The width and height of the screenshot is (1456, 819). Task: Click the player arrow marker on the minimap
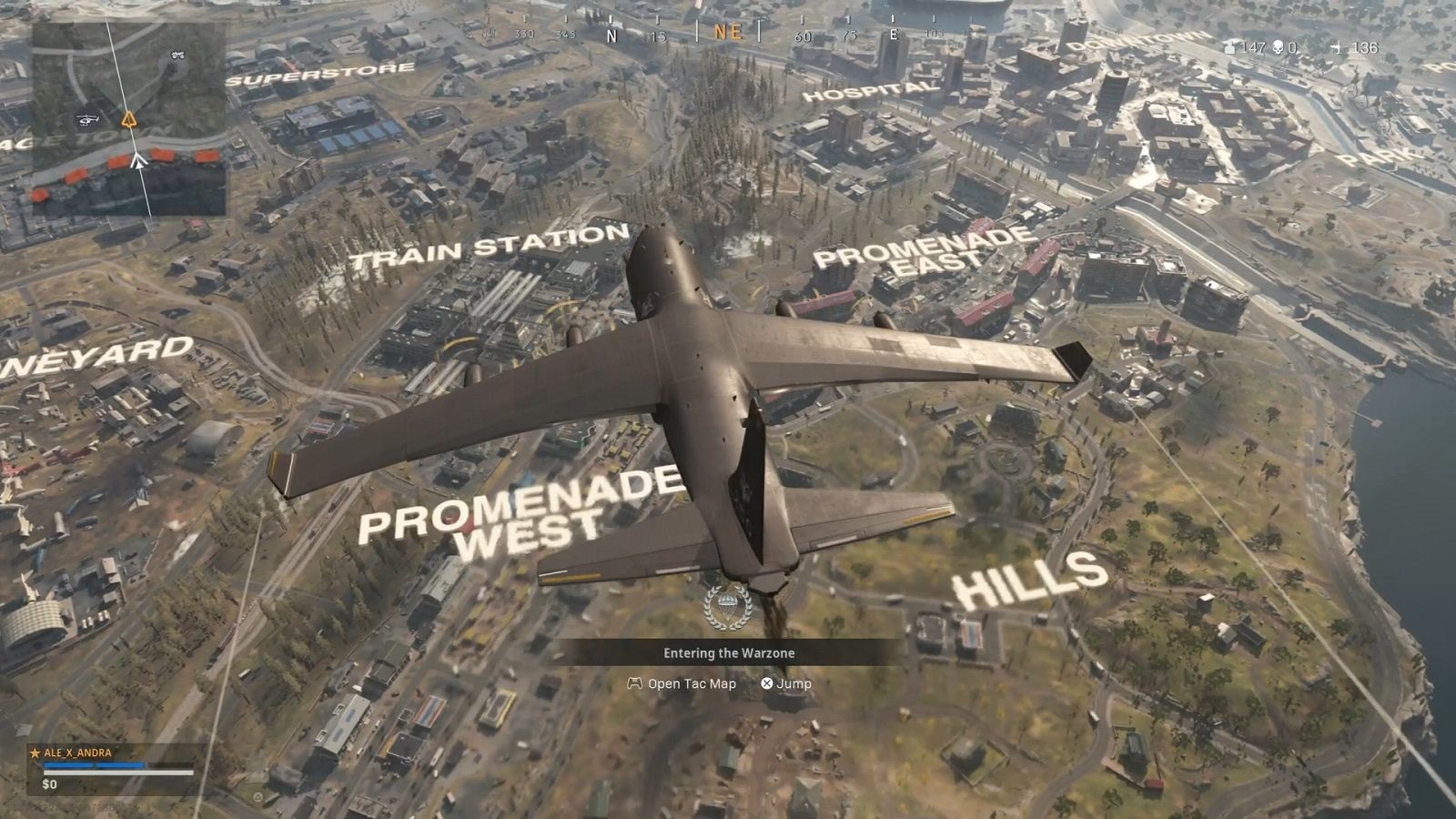tap(139, 163)
